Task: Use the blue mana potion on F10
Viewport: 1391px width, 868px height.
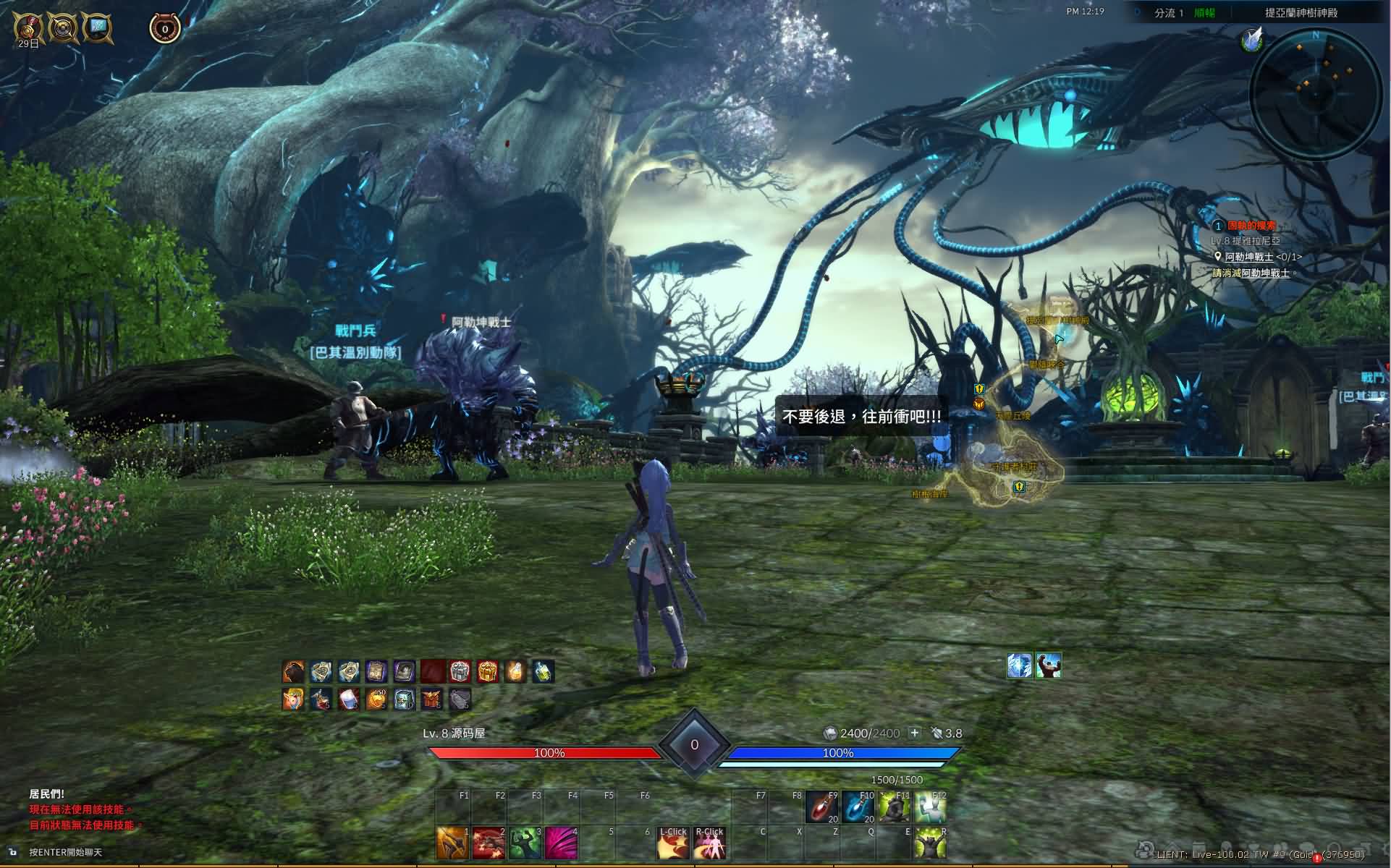Action: (x=858, y=807)
